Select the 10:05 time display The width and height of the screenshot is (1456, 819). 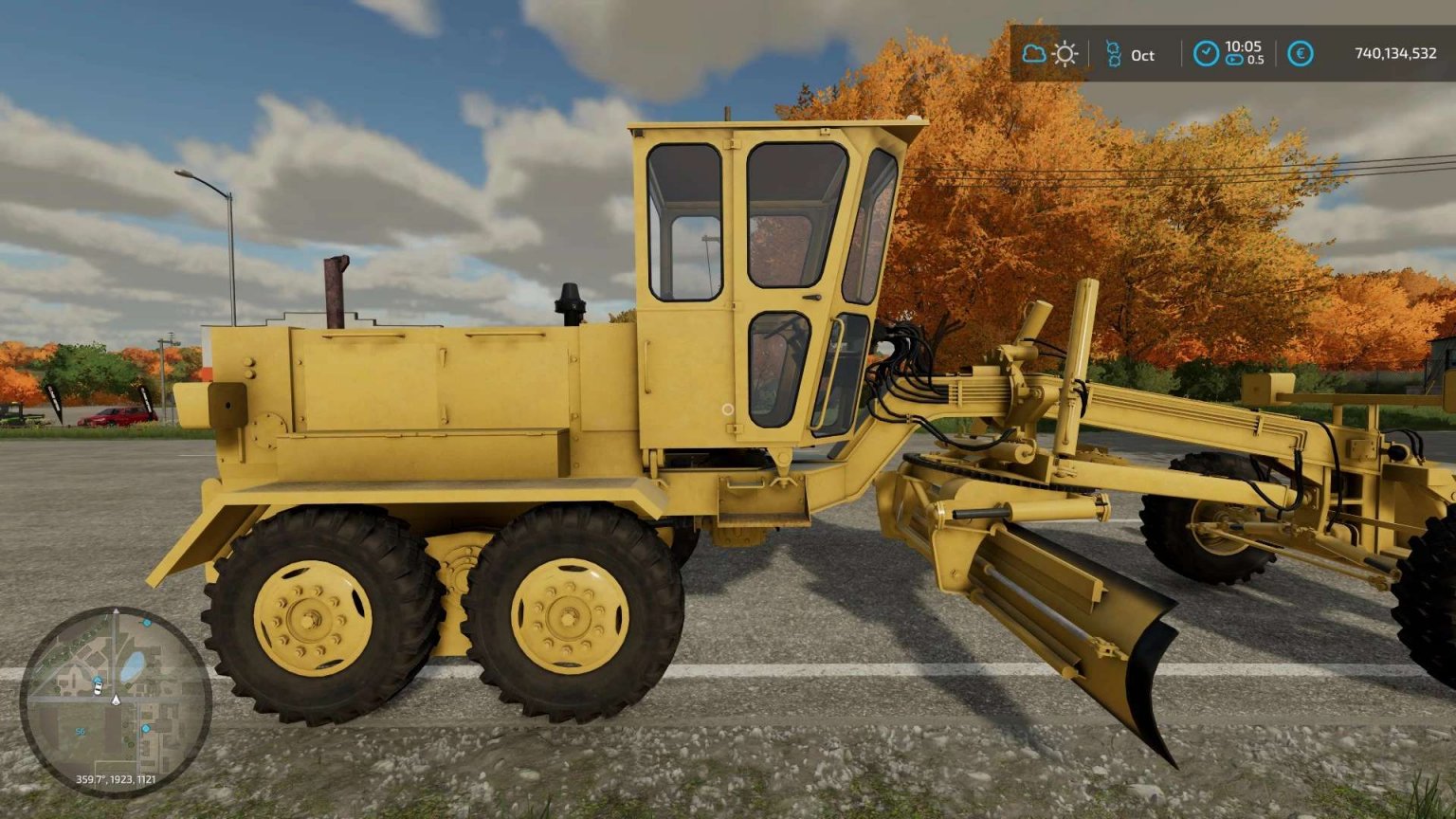point(1243,46)
